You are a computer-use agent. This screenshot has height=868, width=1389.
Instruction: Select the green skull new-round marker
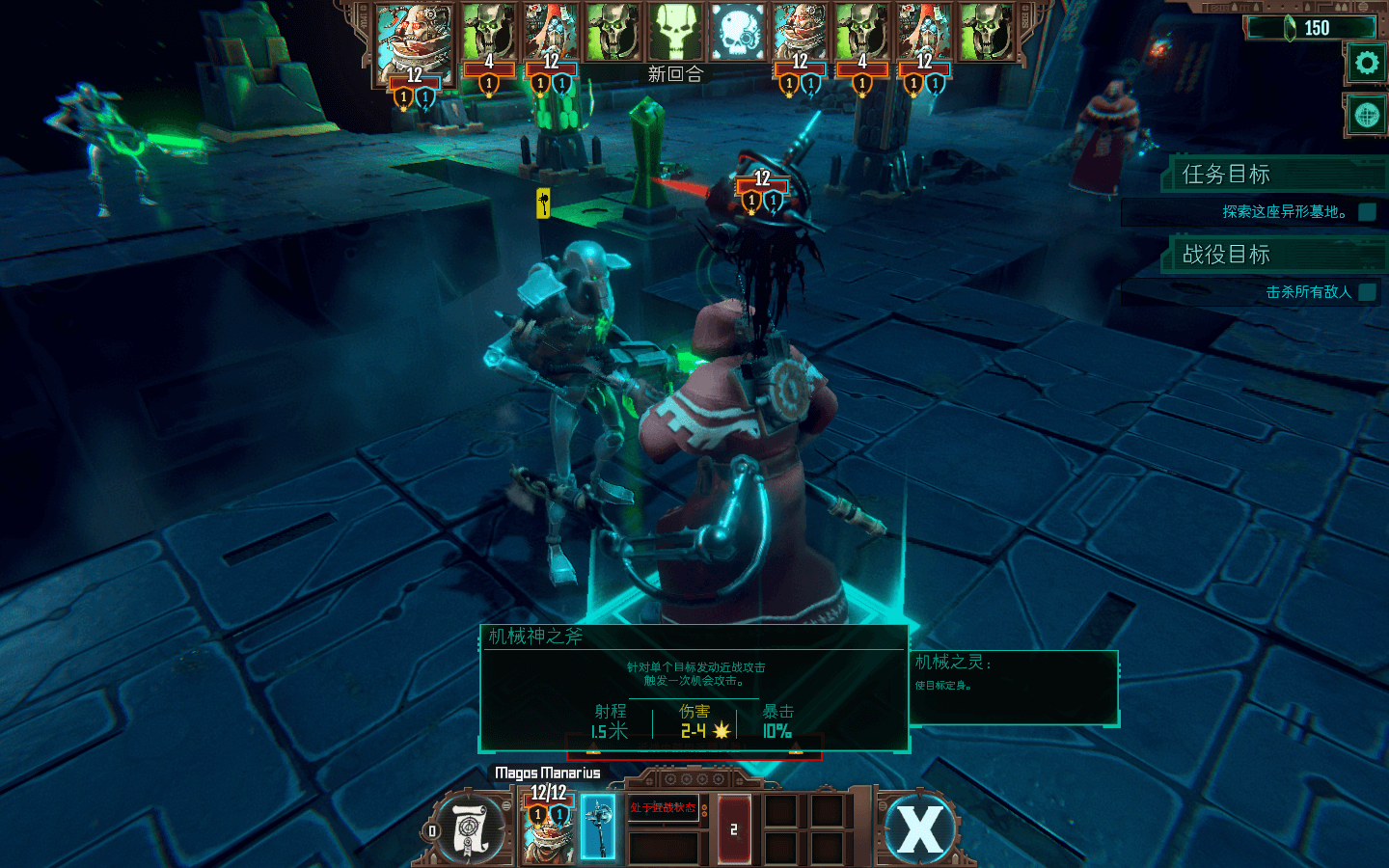tap(675, 33)
